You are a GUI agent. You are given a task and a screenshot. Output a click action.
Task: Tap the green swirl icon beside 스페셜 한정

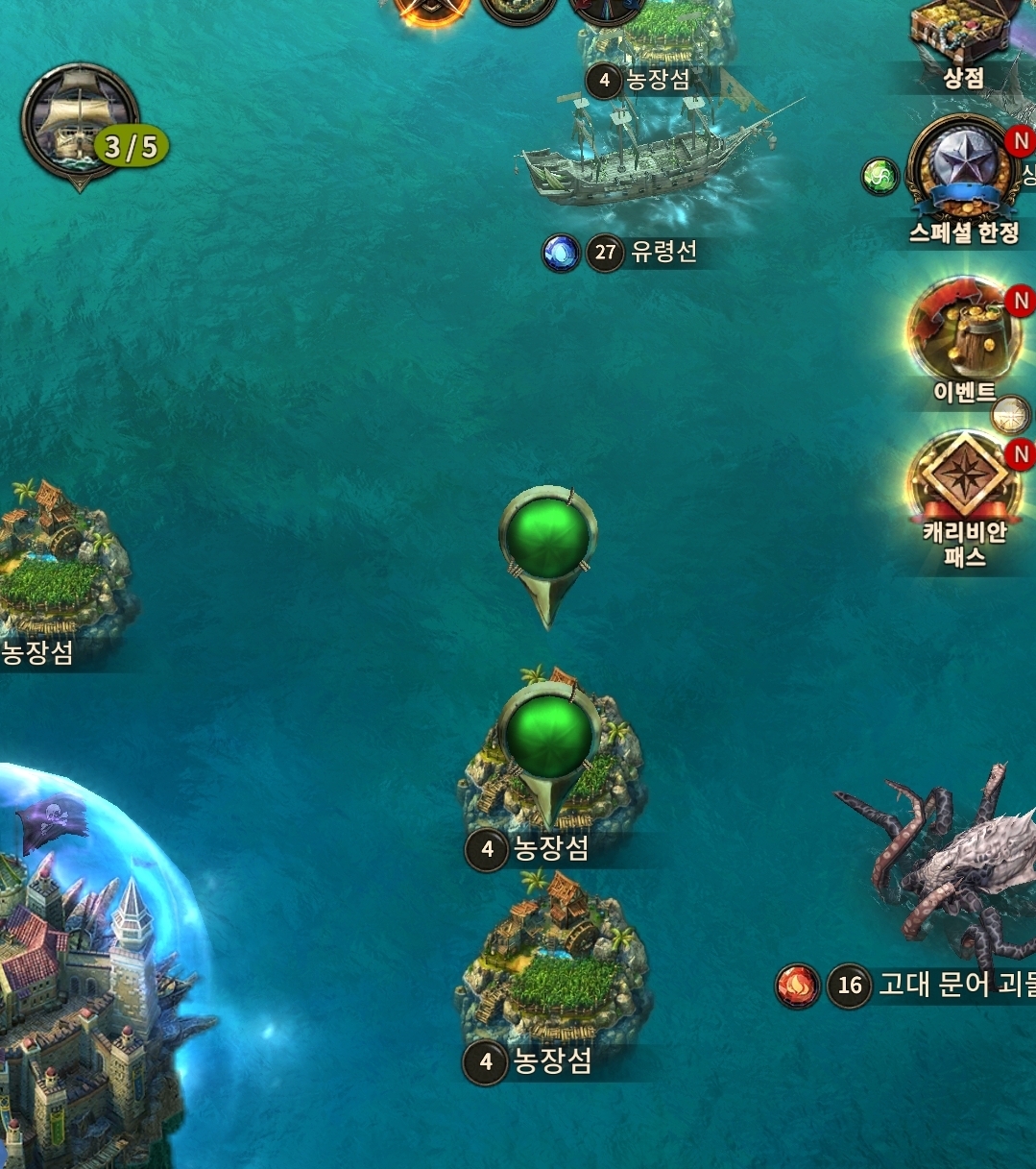coord(879,177)
